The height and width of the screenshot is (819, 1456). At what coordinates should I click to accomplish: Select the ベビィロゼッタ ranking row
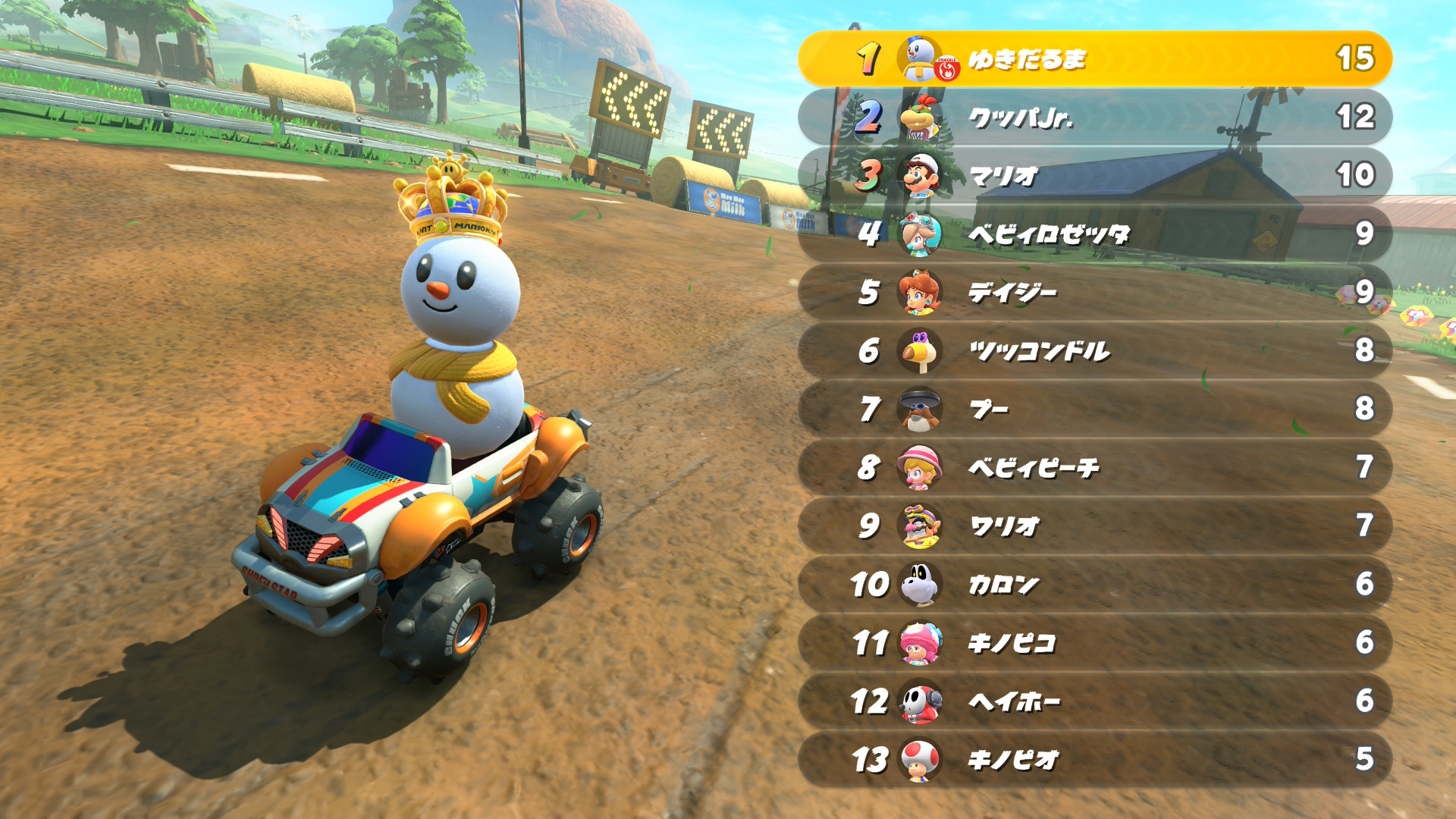click(1094, 234)
